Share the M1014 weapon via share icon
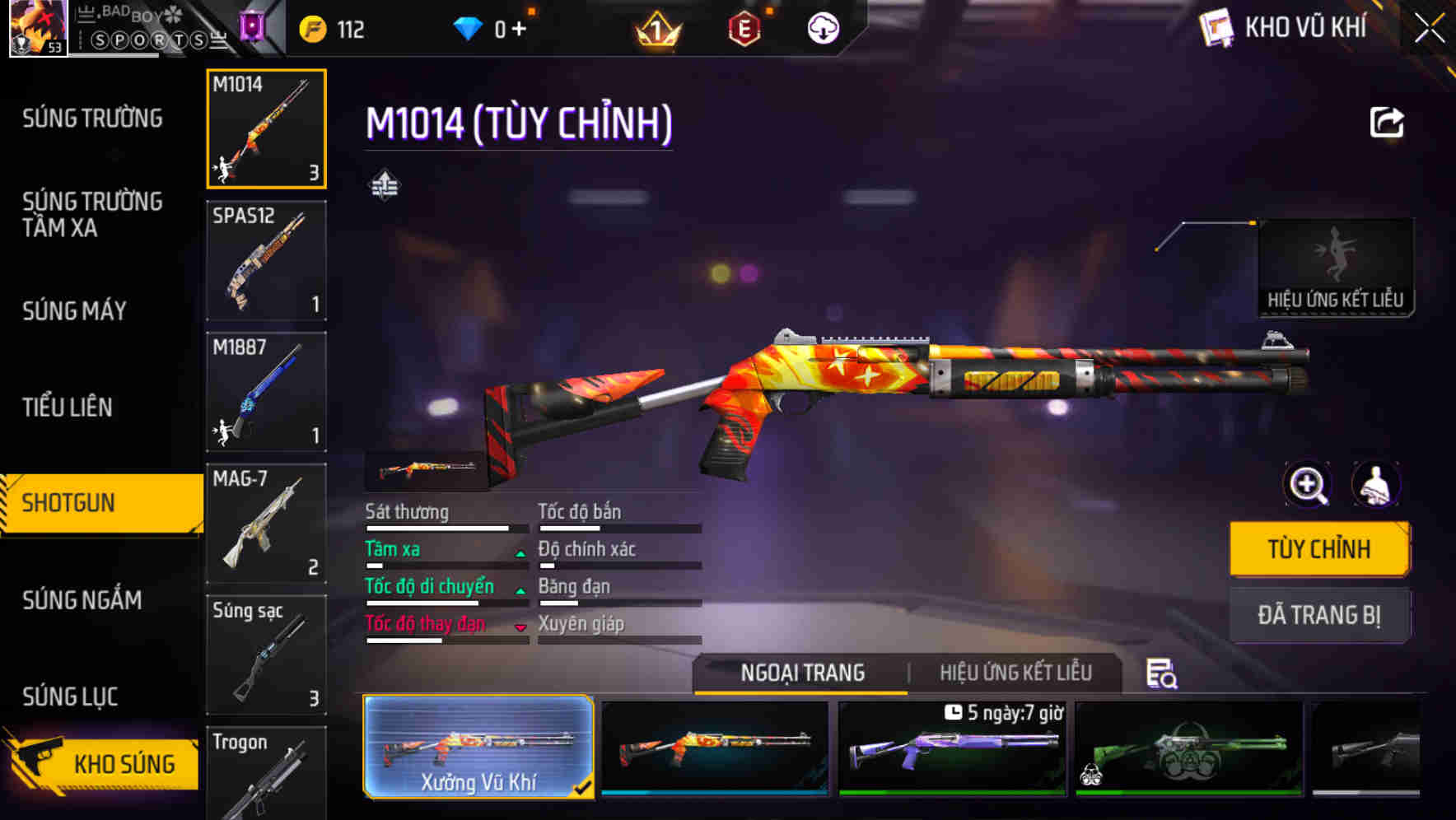Image resolution: width=1456 pixels, height=820 pixels. [1385, 122]
